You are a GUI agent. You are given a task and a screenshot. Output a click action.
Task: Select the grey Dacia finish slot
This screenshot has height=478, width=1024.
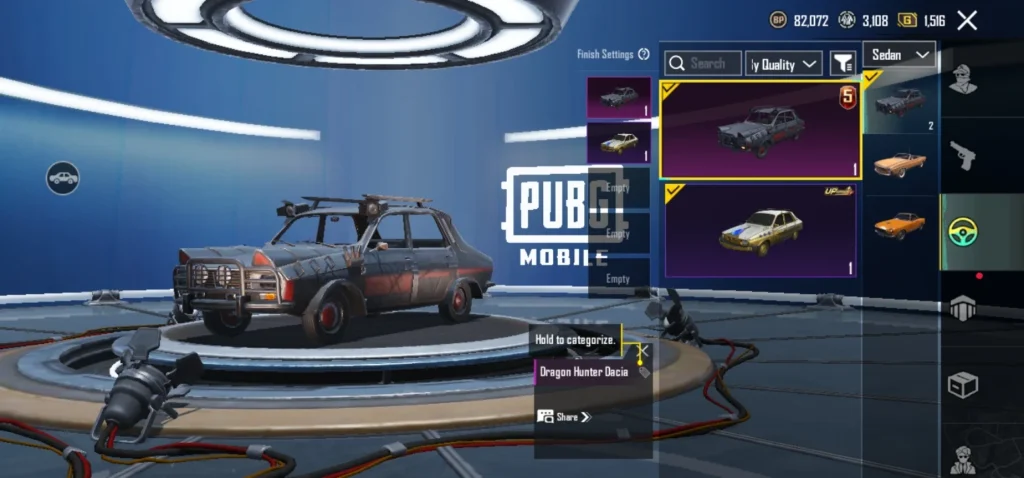click(618, 97)
